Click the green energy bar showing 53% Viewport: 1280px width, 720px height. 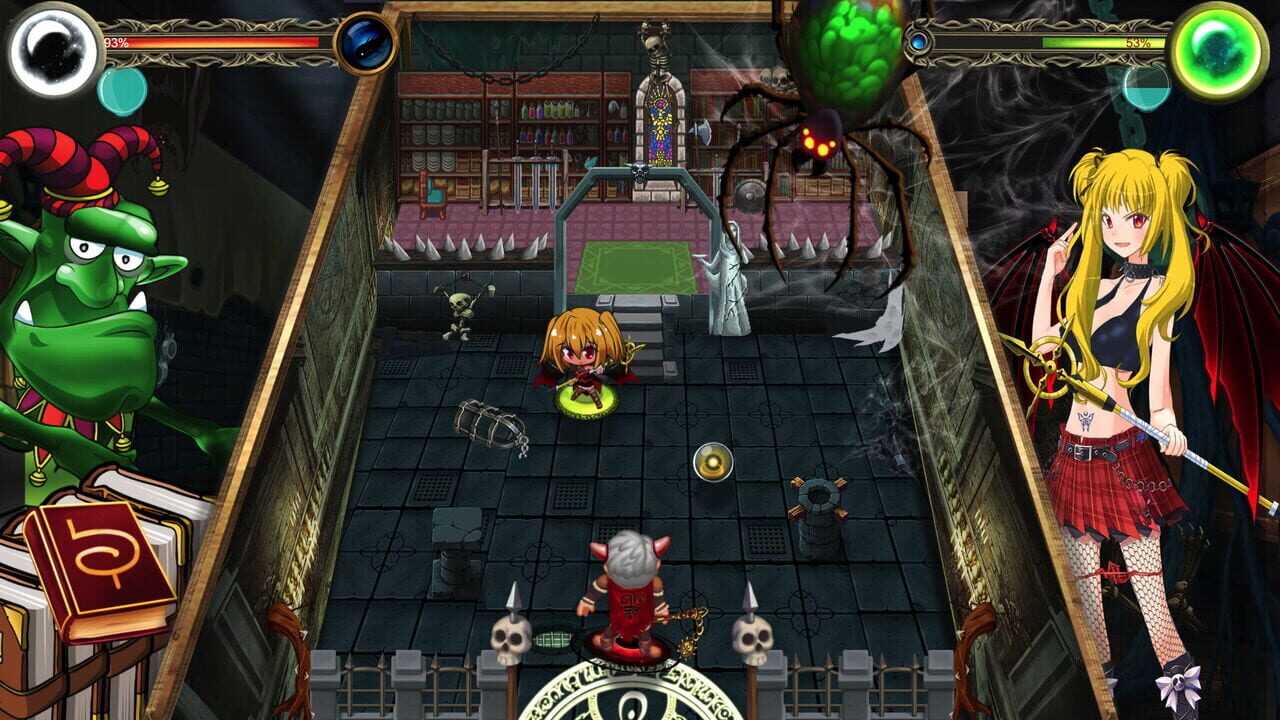tap(1090, 44)
